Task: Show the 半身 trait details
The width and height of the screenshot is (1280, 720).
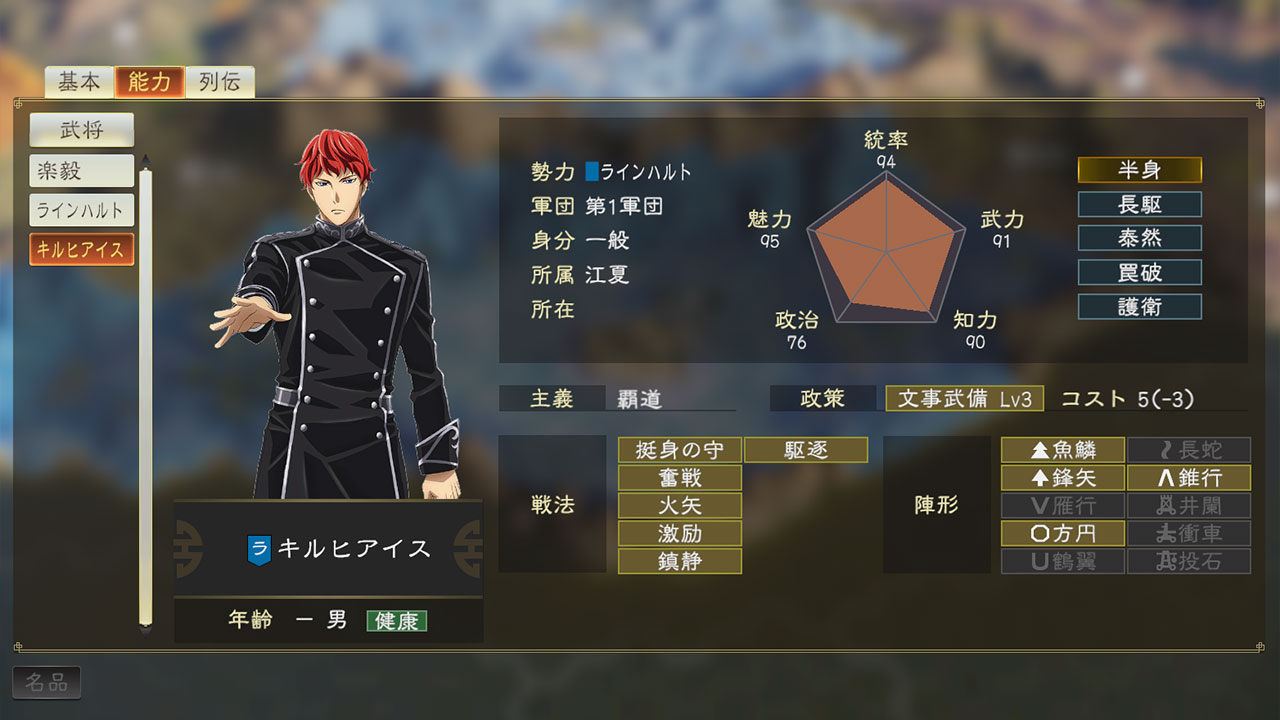Action: tap(1139, 170)
